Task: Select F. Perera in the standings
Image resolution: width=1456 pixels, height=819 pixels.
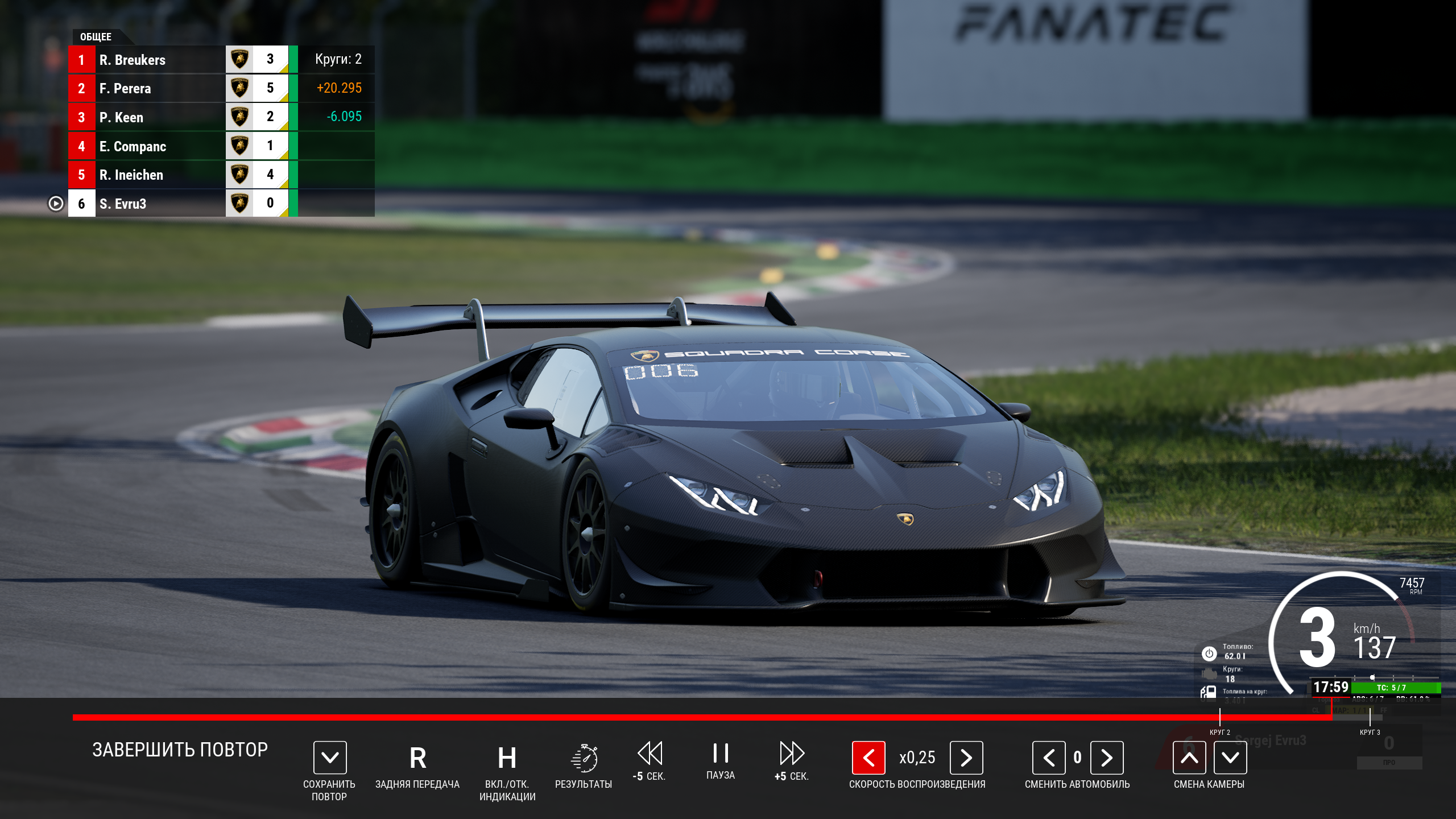Action: [x=125, y=88]
